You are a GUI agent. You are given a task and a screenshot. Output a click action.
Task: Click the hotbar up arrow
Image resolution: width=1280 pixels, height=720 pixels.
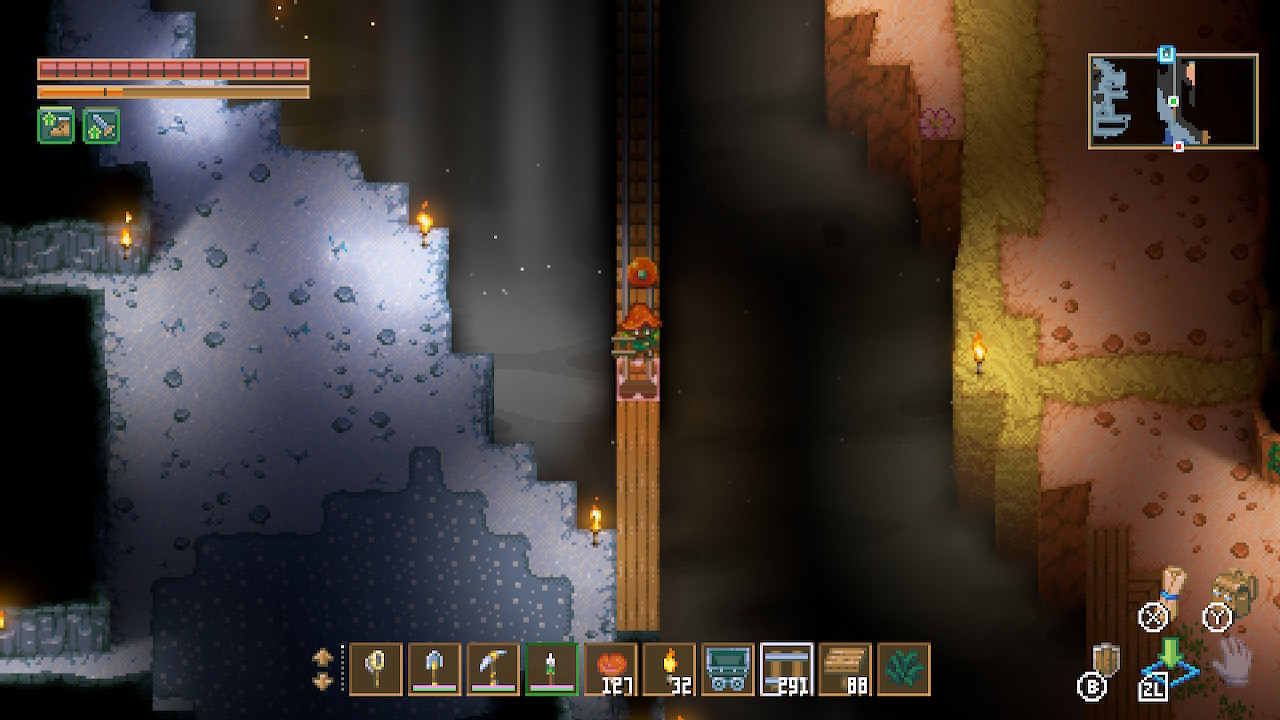tap(323, 658)
